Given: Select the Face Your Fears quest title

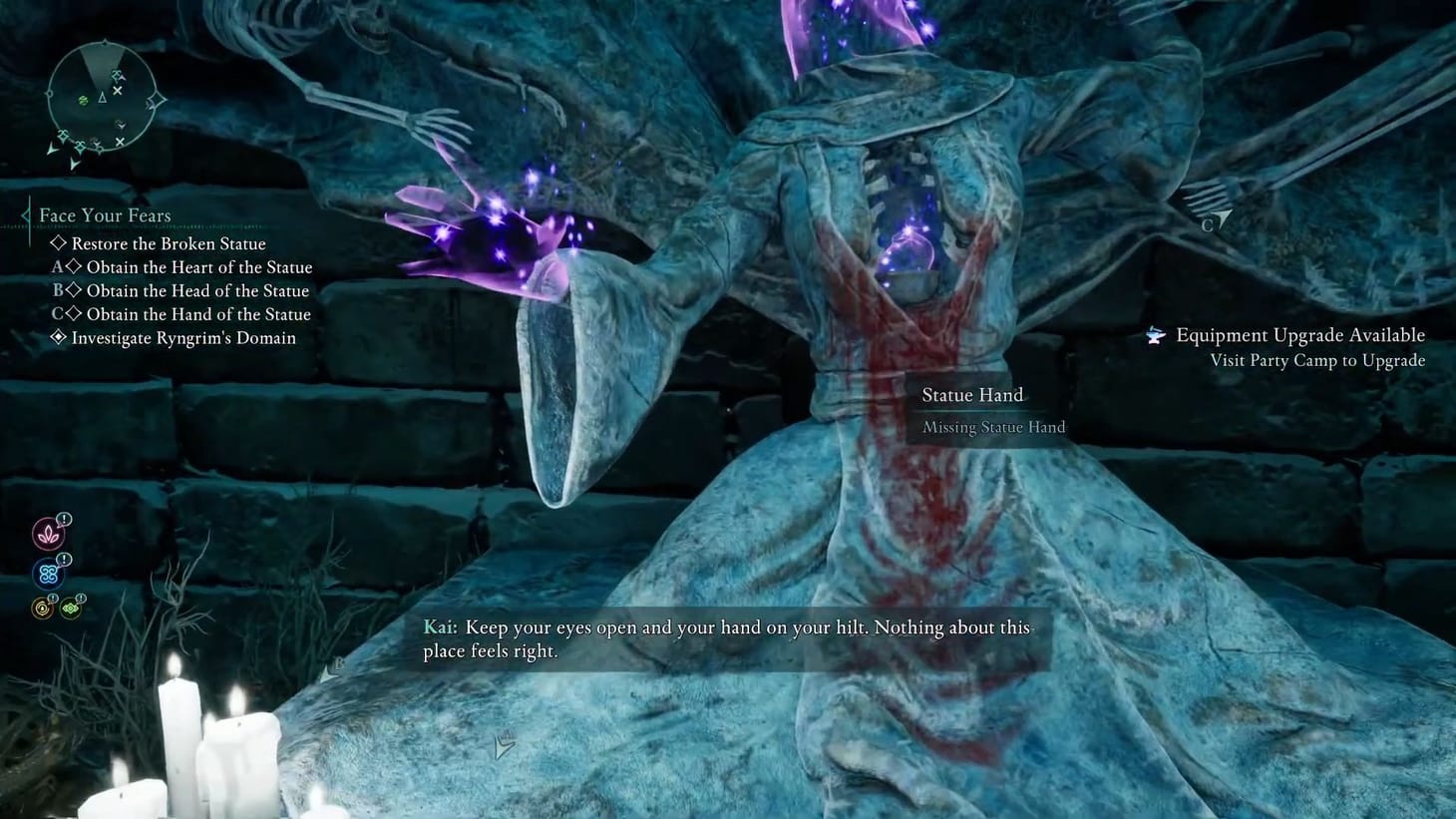Looking at the screenshot, I should pos(104,215).
